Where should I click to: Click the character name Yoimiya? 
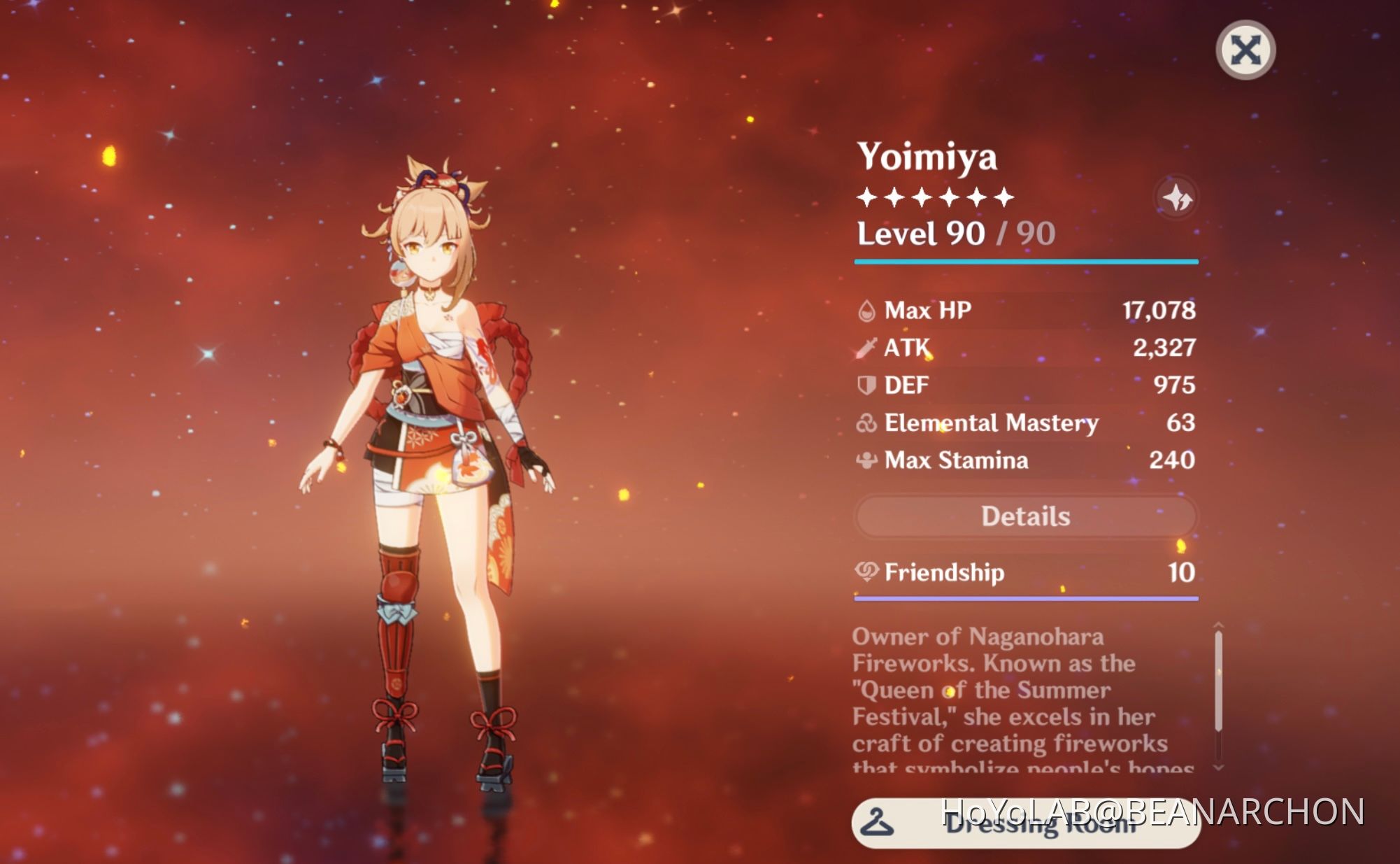pos(927,157)
